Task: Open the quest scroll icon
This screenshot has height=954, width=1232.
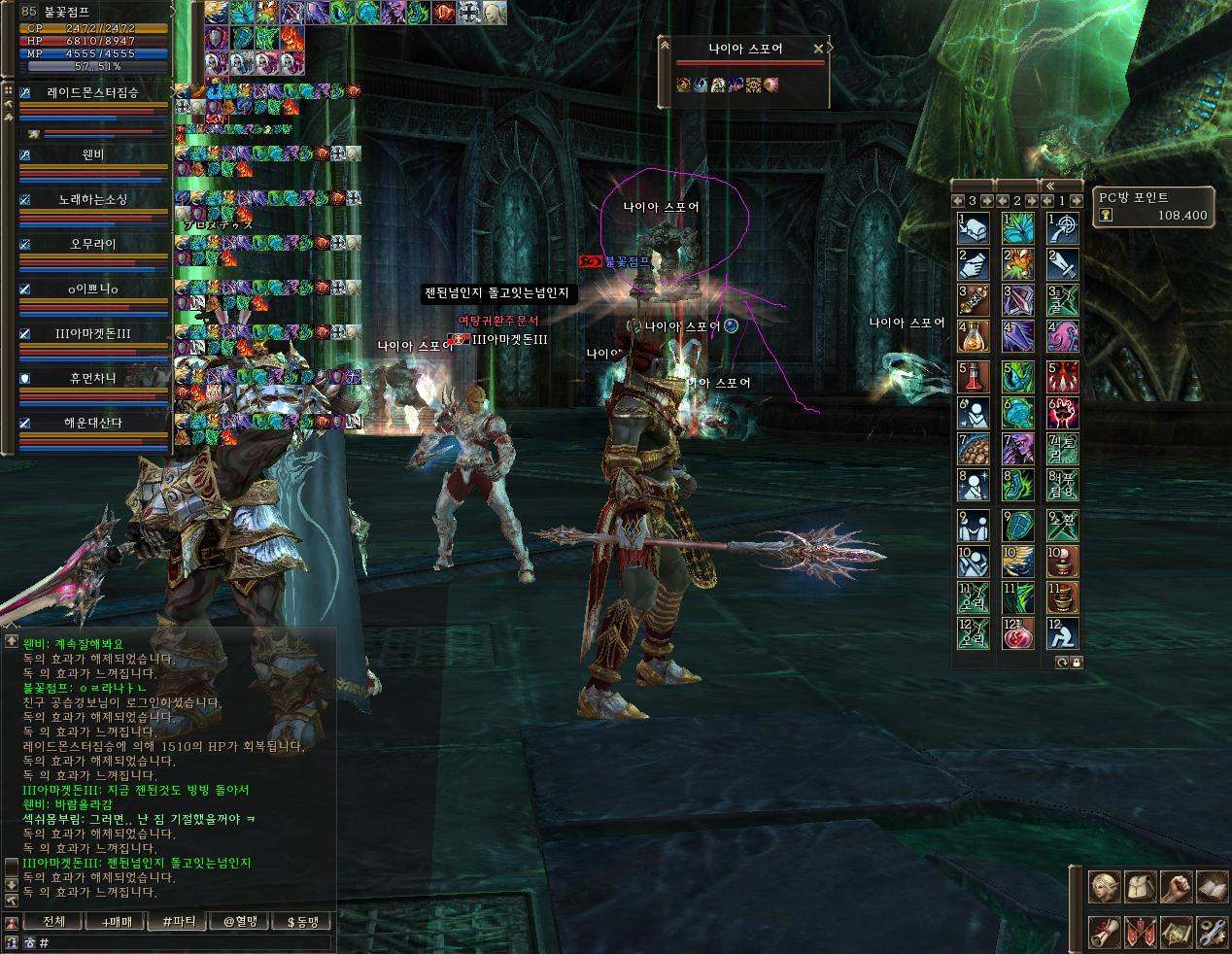Action: (x=1105, y=932)
